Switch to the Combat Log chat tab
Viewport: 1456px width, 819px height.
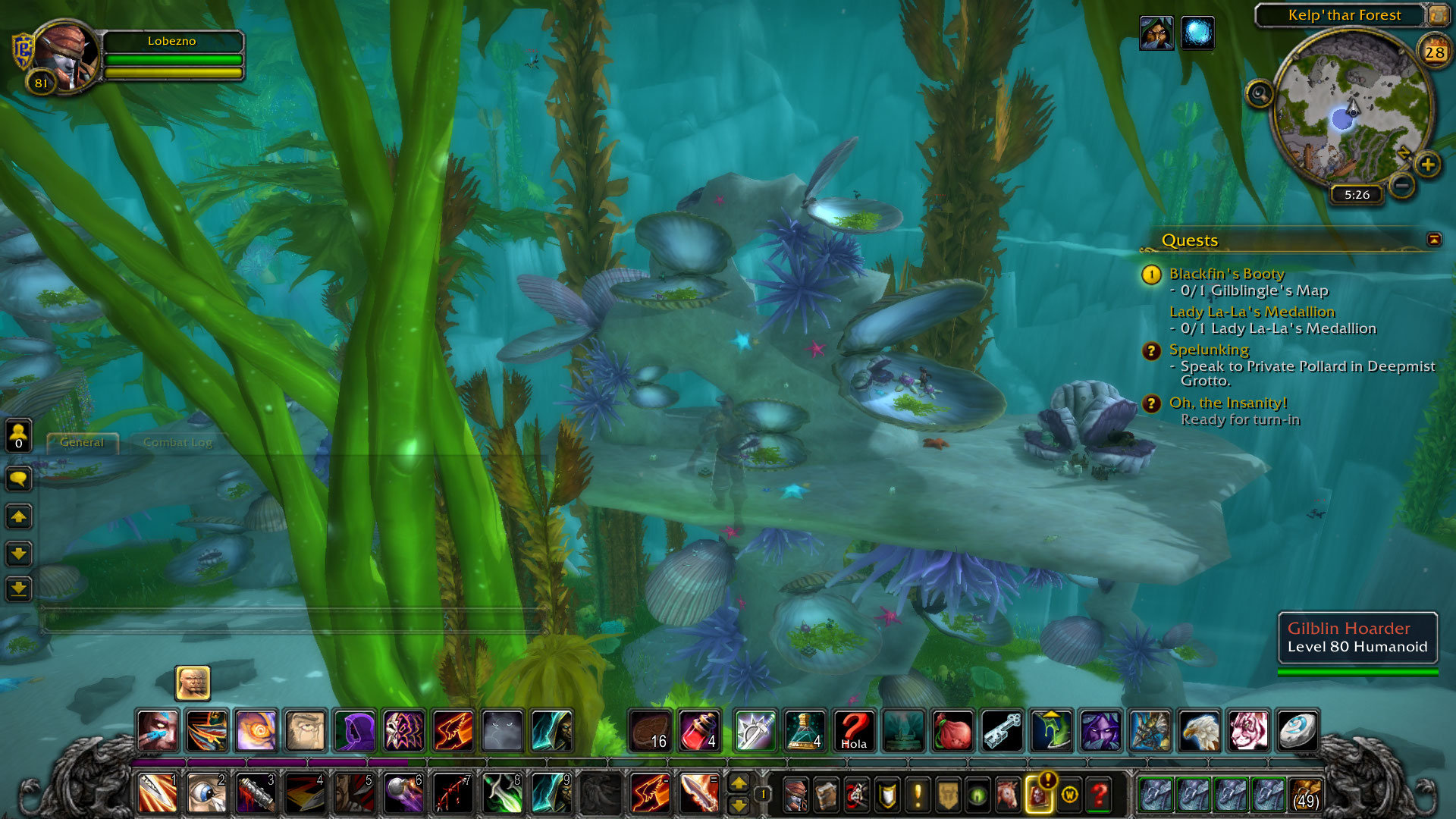point(177,442)
